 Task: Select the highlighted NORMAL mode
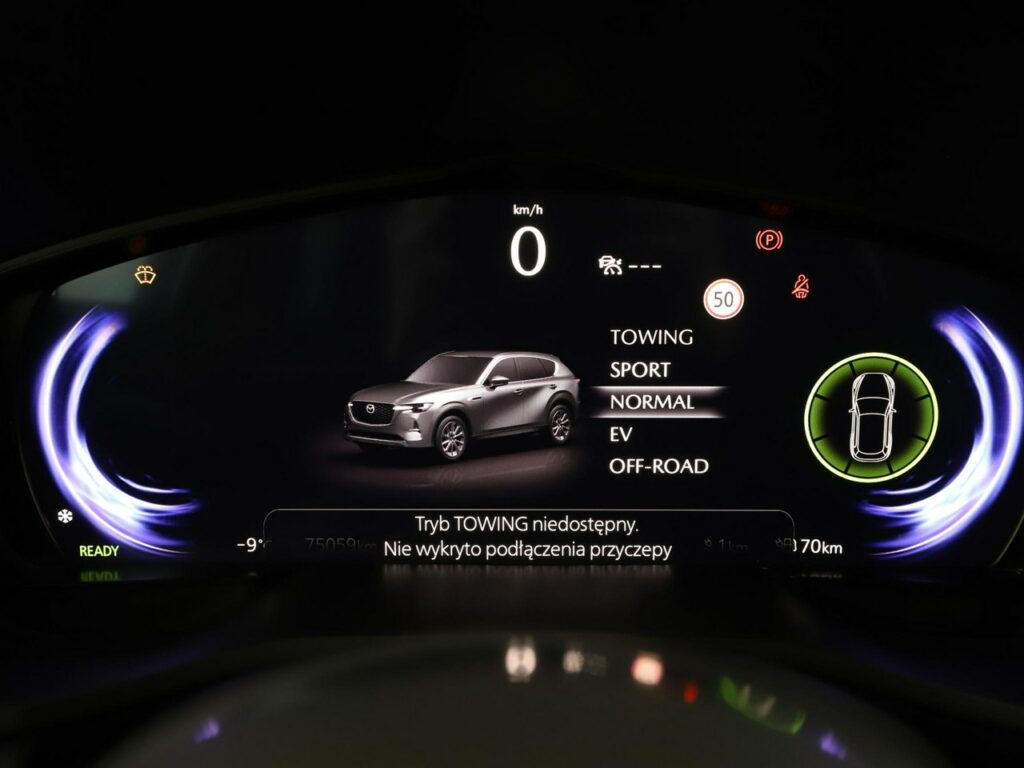pos(652,402)
